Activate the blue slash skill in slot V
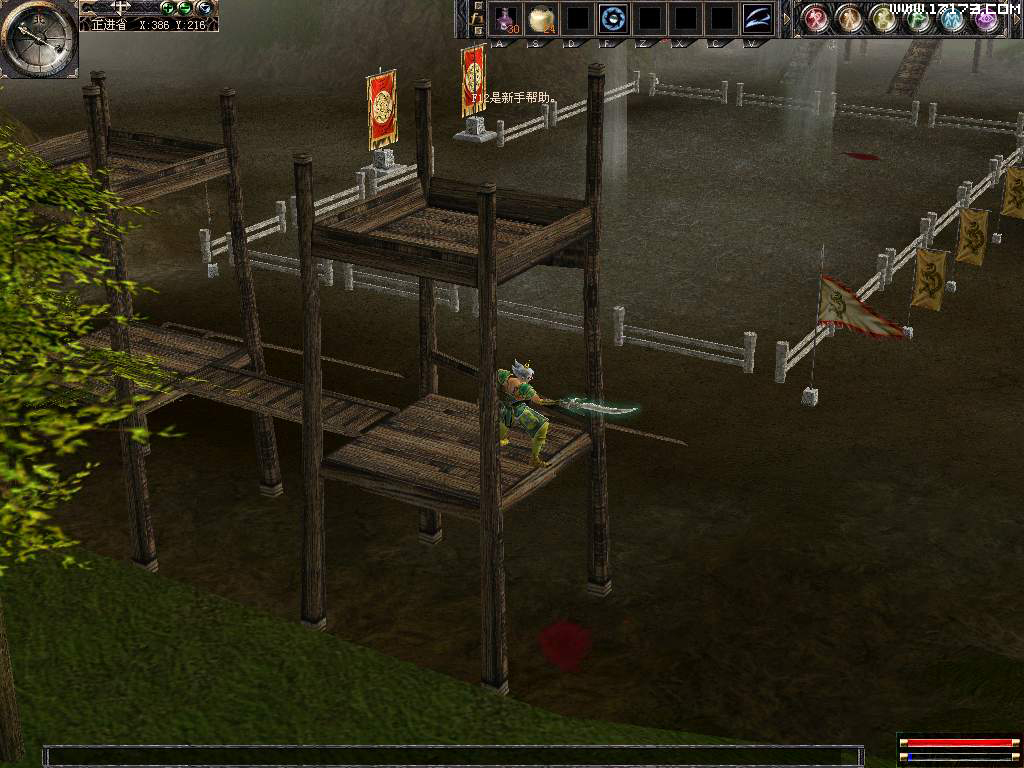 click(757, 18)
